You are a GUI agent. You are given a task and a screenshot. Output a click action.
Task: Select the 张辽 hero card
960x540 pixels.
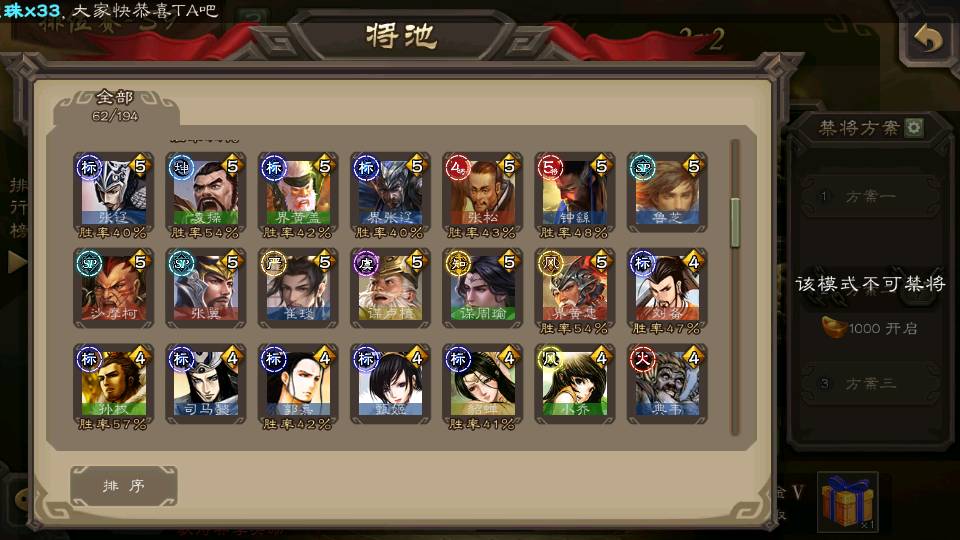(113, 191)
